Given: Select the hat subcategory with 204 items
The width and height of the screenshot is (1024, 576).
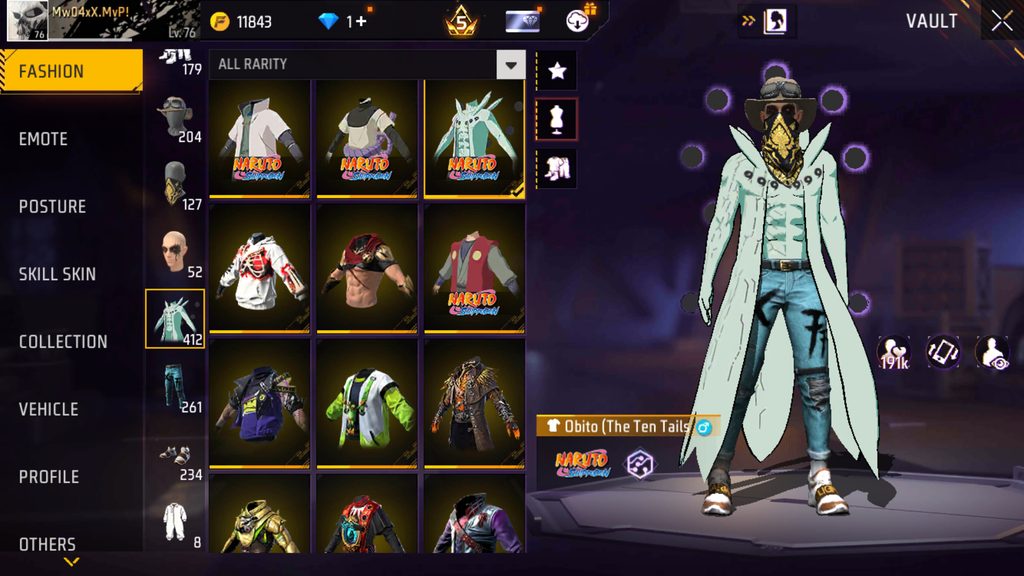Looking at the screenshot, I should (175, 118).
